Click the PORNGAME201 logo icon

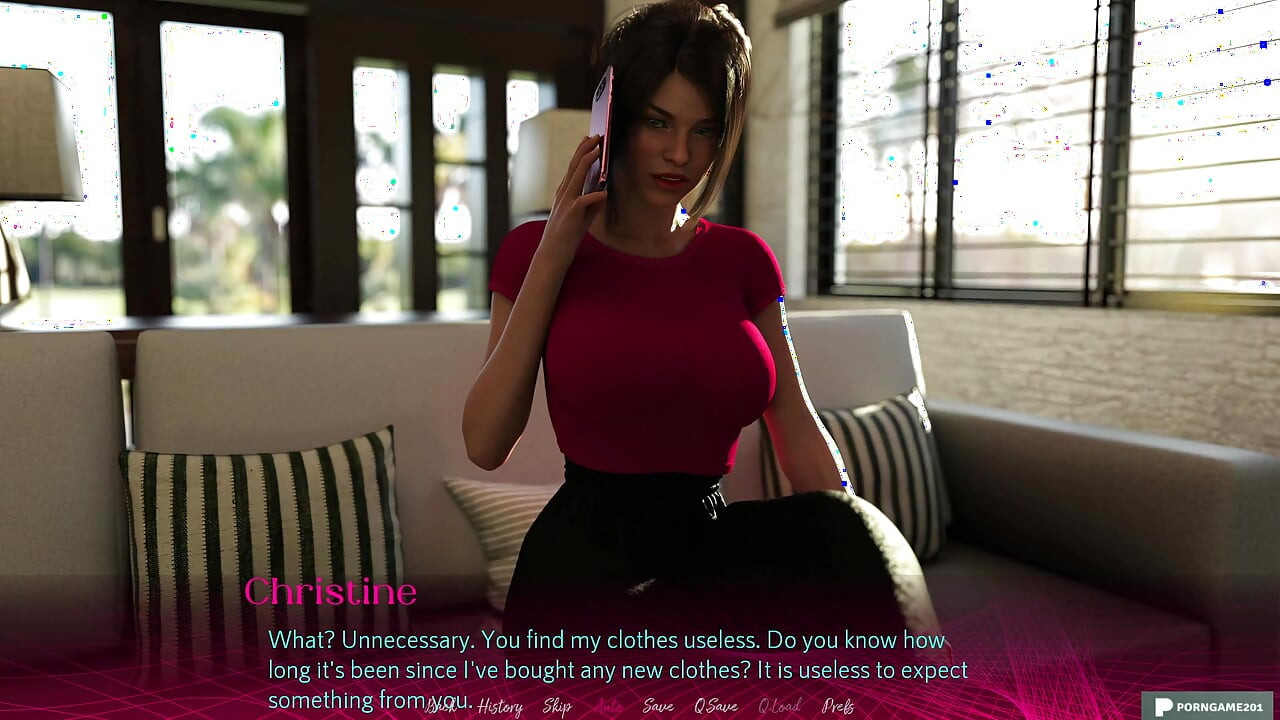(1164, 706)
